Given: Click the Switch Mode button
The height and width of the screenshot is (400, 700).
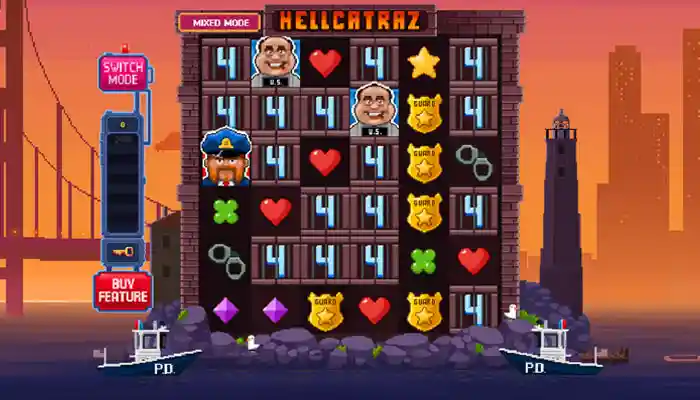Looking at the screenshot, I should [123, 73].
